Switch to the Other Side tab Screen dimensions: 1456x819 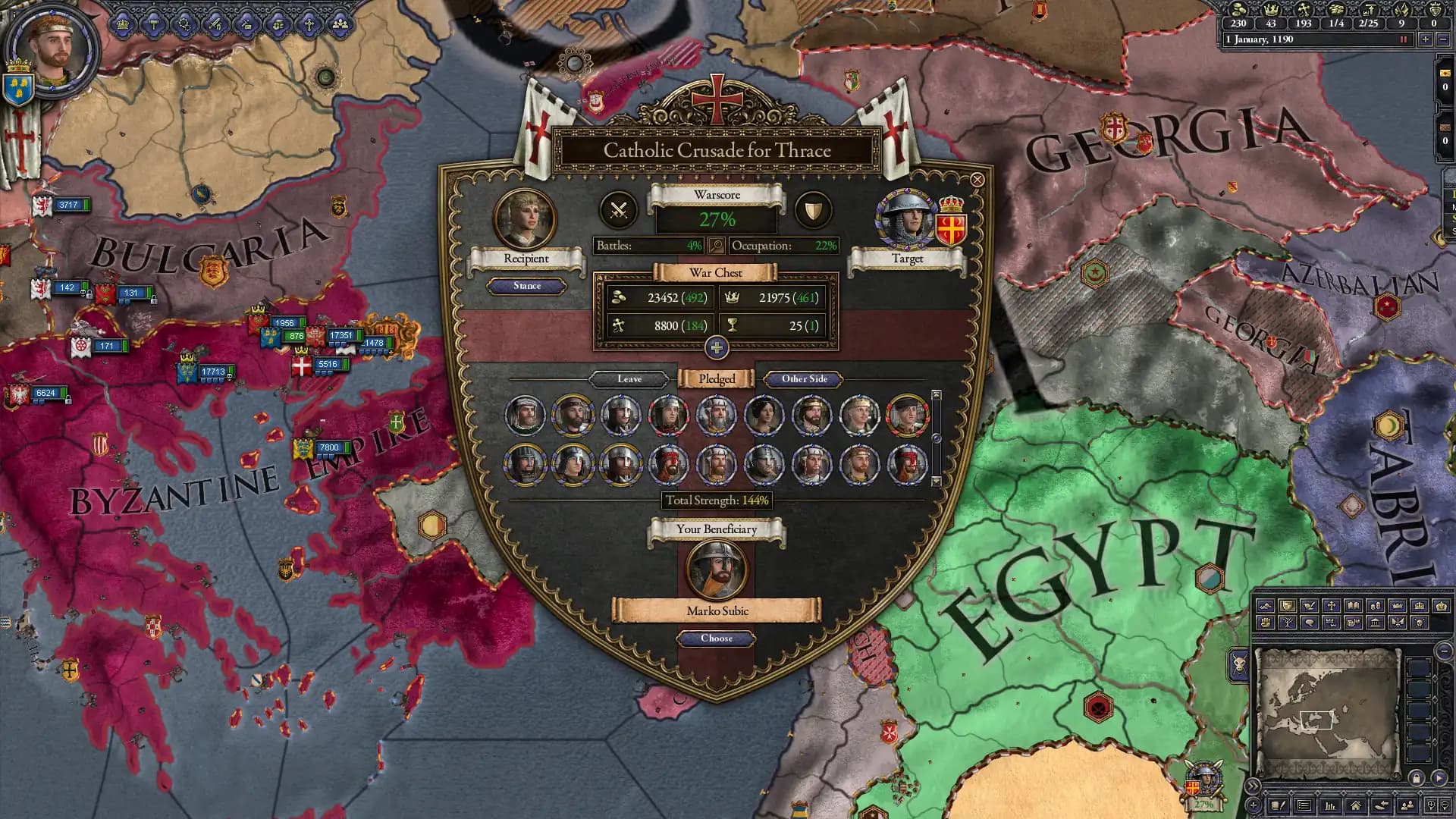803,378
